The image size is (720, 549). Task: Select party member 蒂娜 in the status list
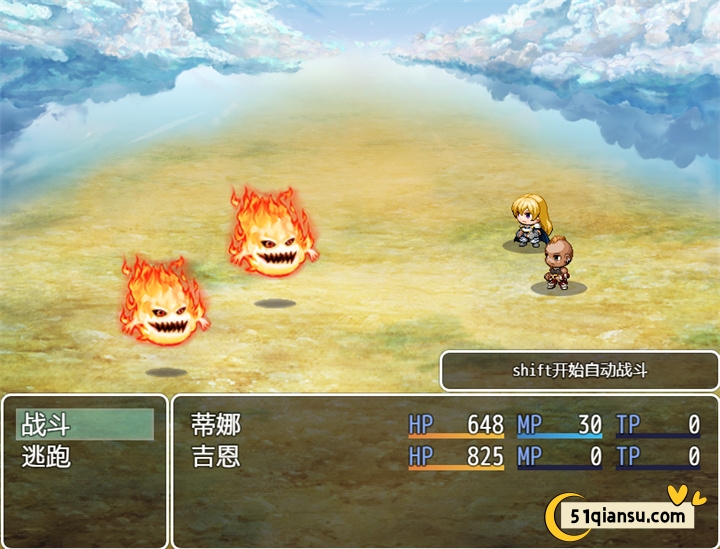[216, 424]
